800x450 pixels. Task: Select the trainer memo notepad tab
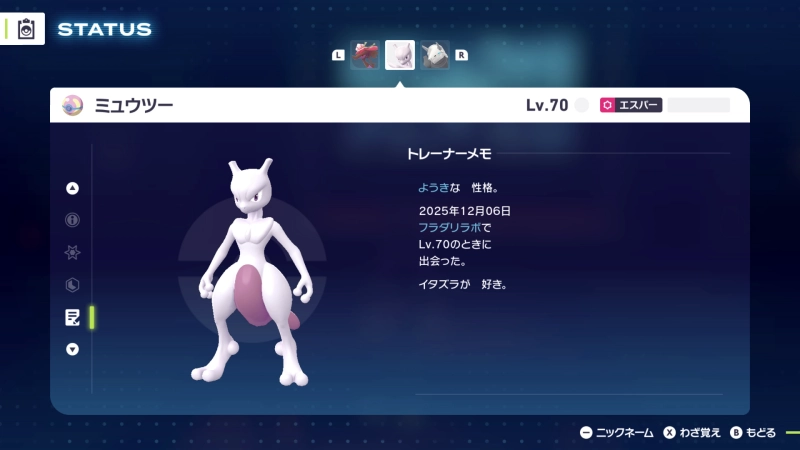[72, 317]
